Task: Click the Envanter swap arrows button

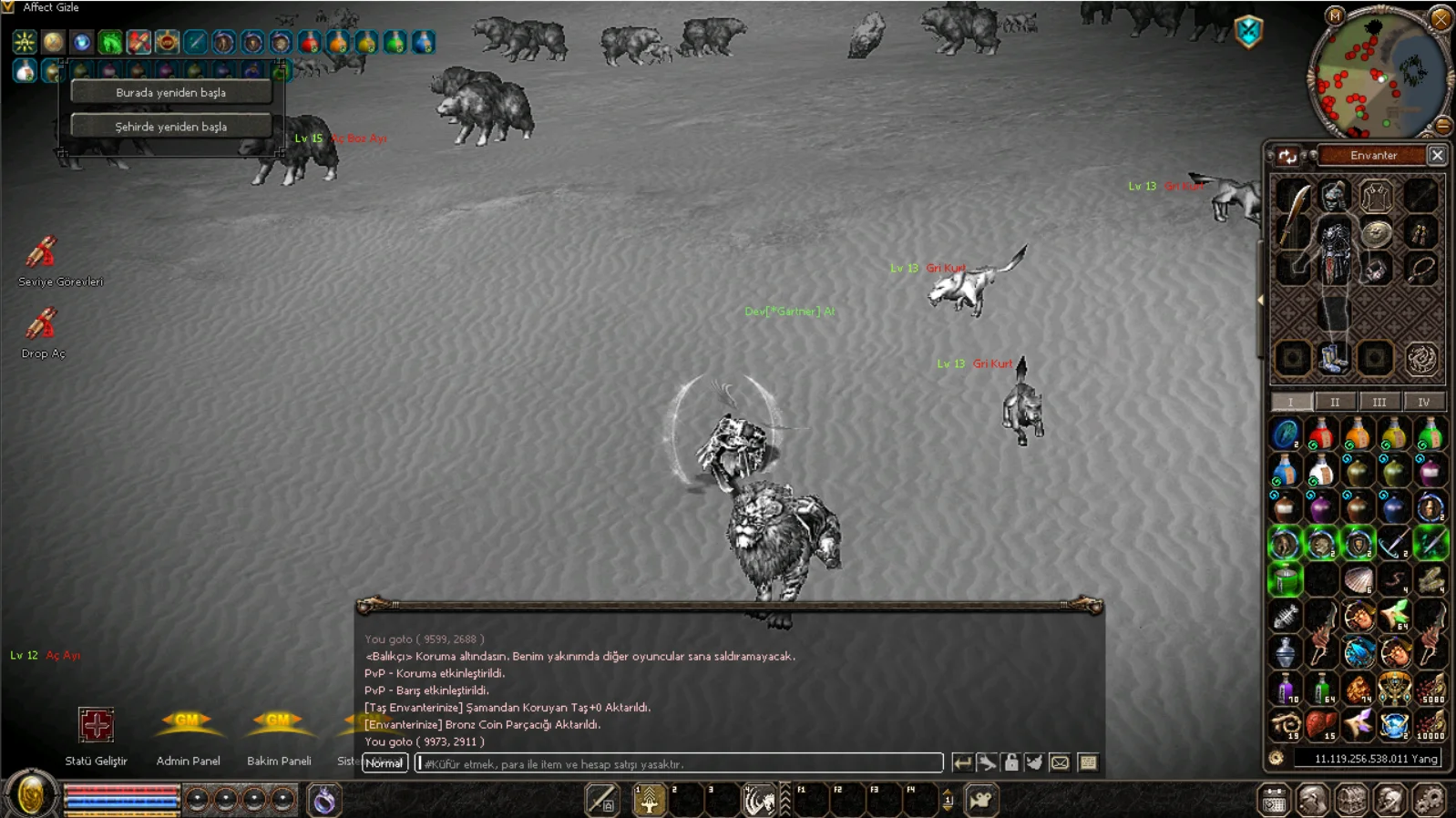Action: (1287, 157)
